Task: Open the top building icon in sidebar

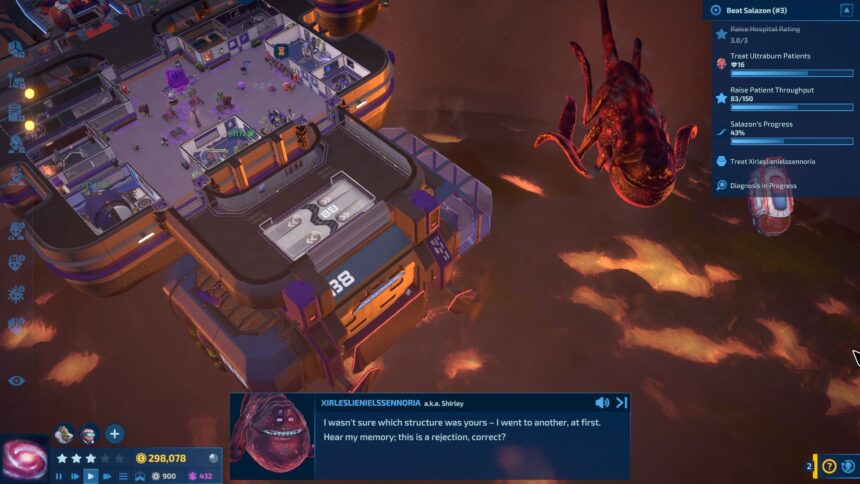Action: coord(16,48)
